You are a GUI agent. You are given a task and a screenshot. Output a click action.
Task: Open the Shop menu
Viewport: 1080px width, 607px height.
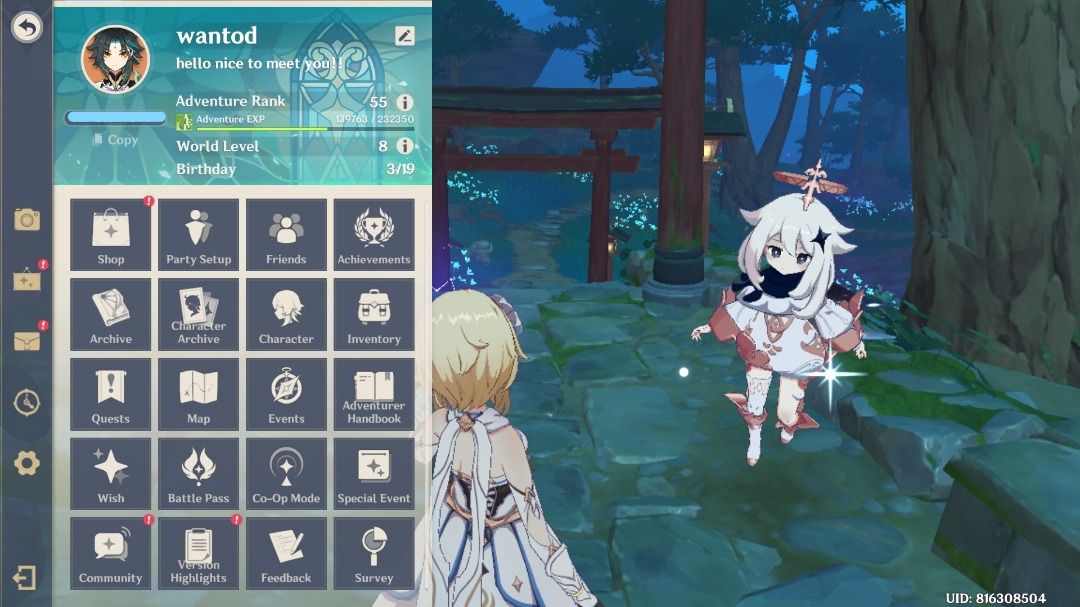[x=110, y=235]
